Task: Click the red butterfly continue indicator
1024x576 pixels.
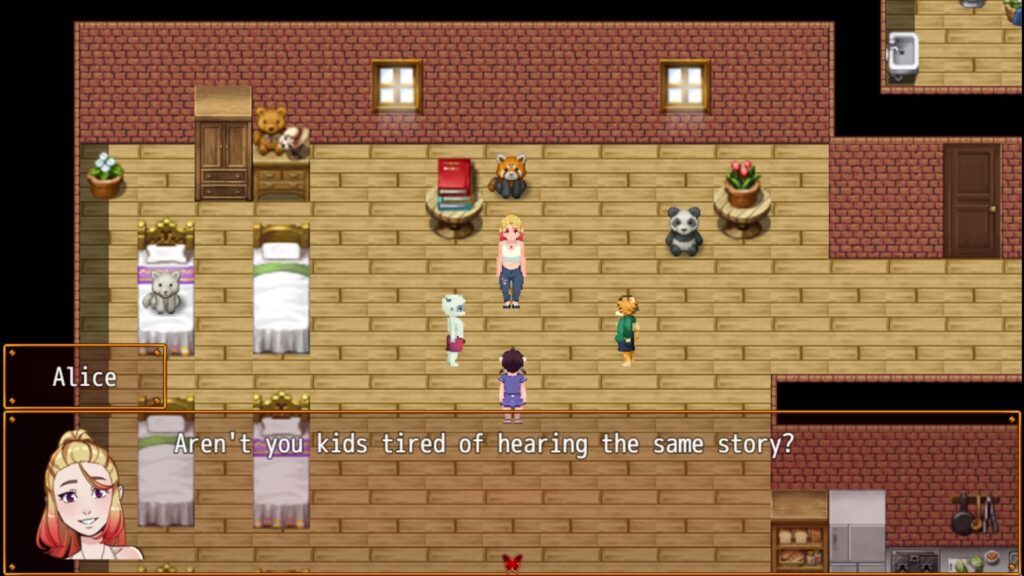Action: tap(512, 562)
